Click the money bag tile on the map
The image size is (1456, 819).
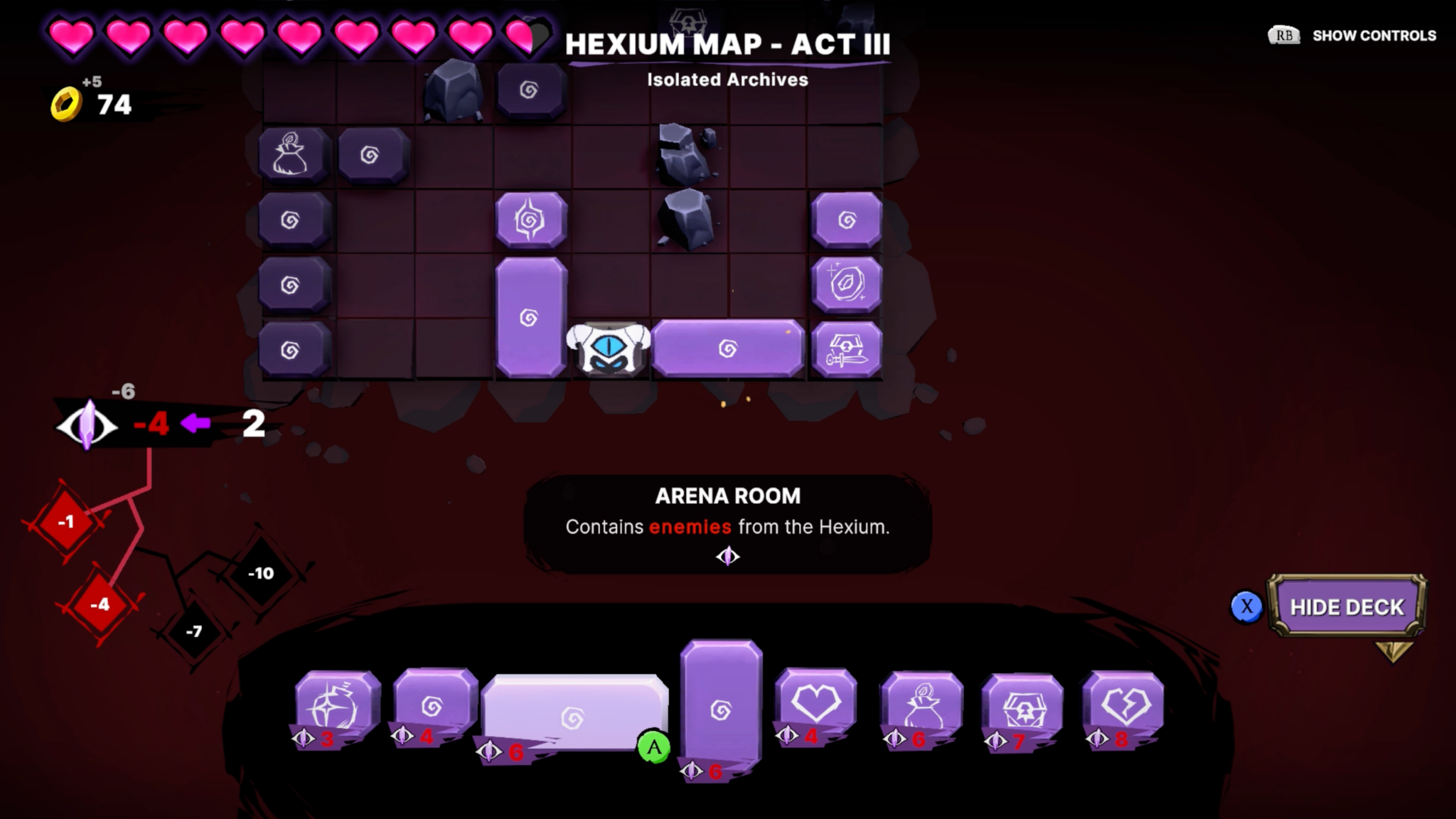293,154
